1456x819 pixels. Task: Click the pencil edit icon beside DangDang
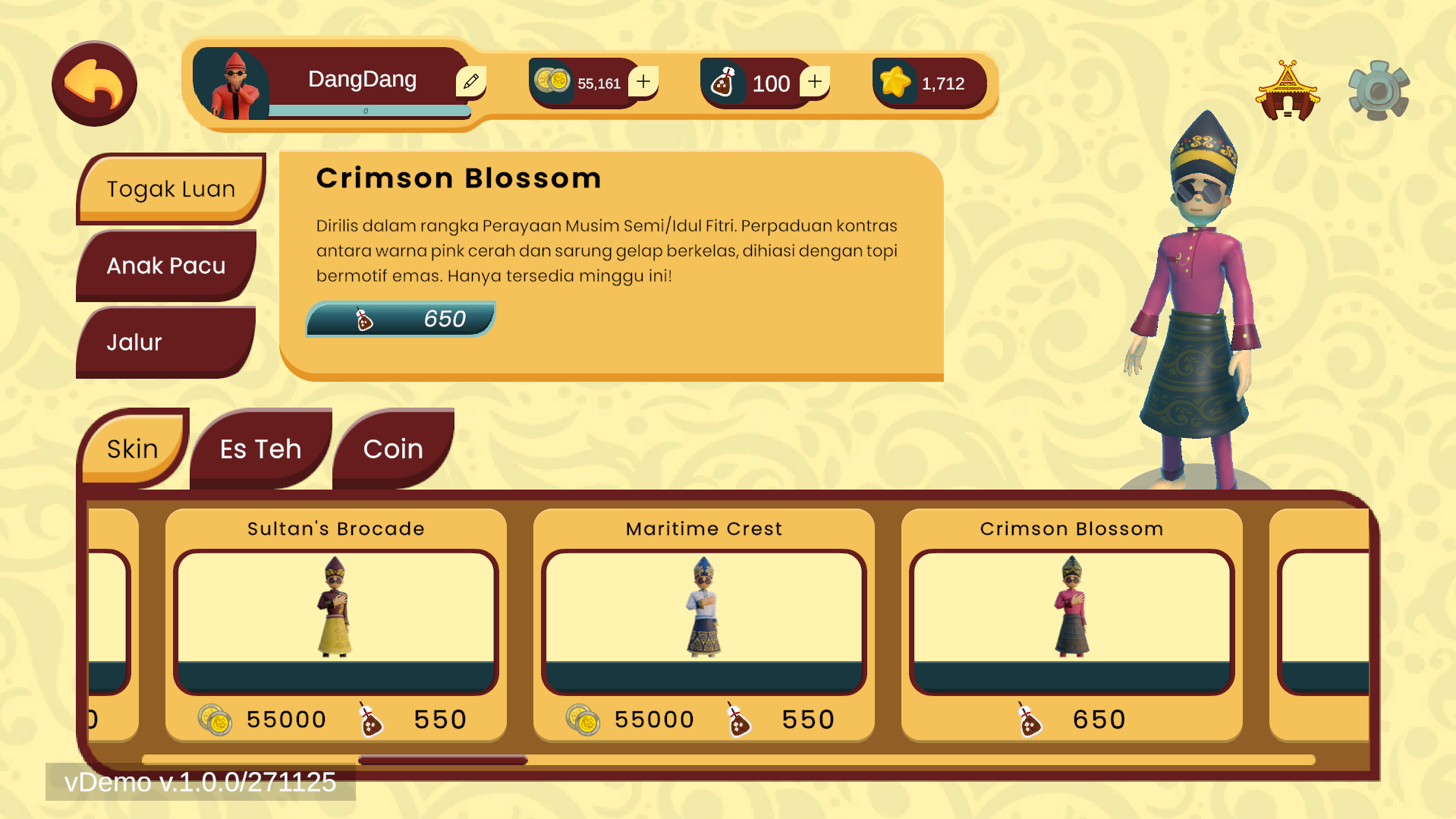coord(471,79)
